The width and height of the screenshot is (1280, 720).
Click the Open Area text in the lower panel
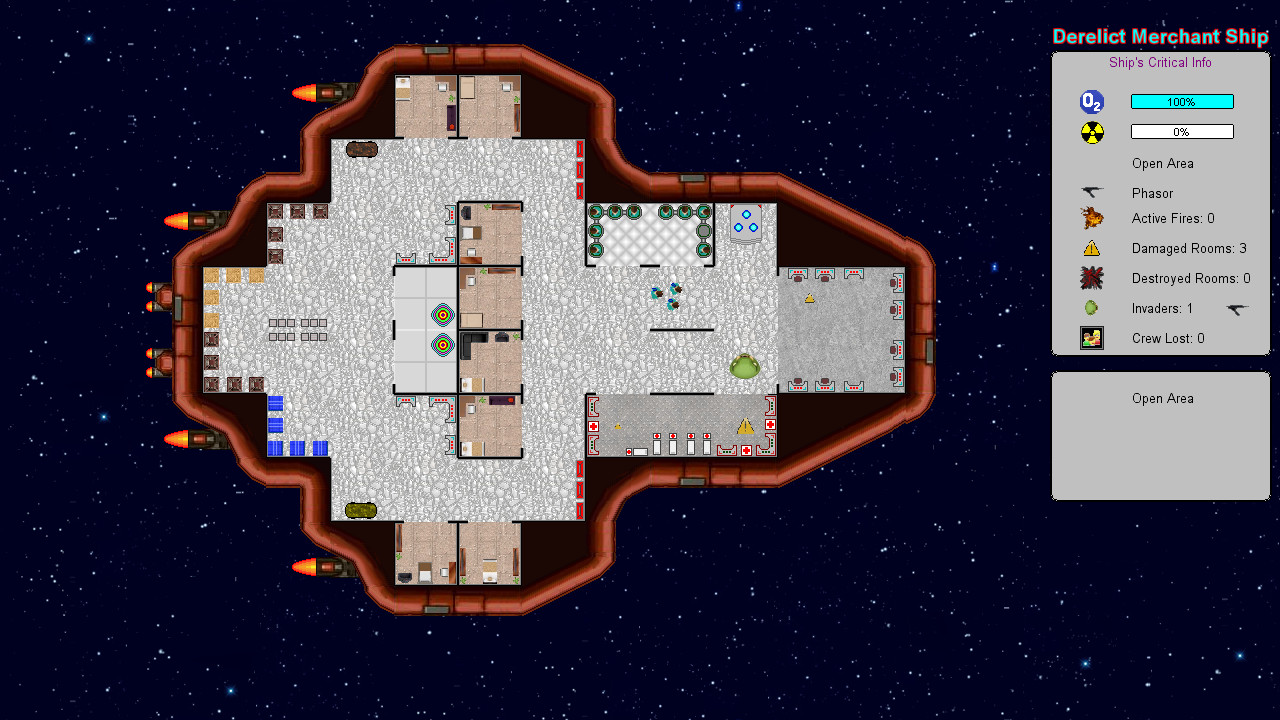point(1163,398)
